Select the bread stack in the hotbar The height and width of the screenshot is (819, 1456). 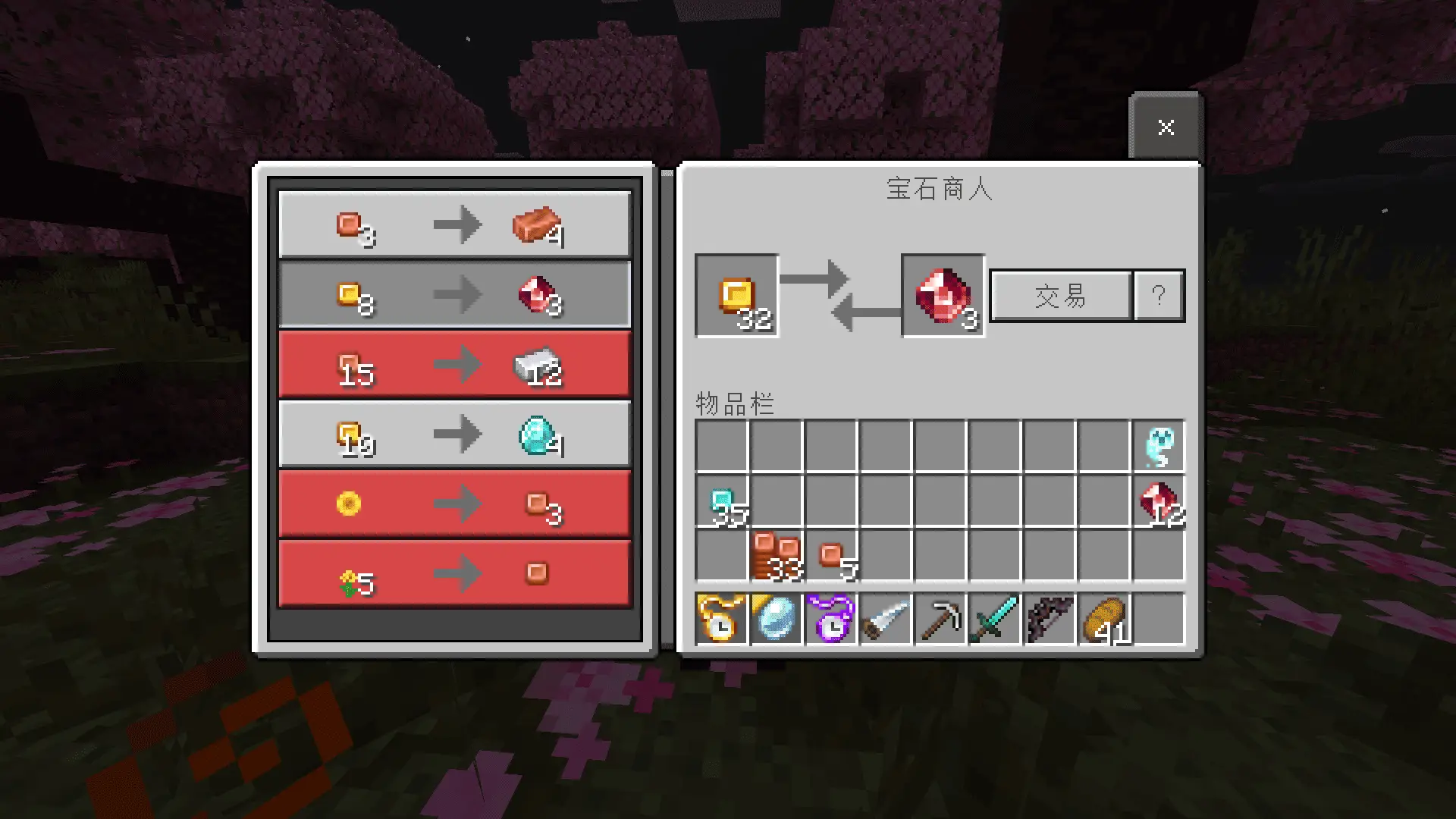click(x=1104, y=620)
